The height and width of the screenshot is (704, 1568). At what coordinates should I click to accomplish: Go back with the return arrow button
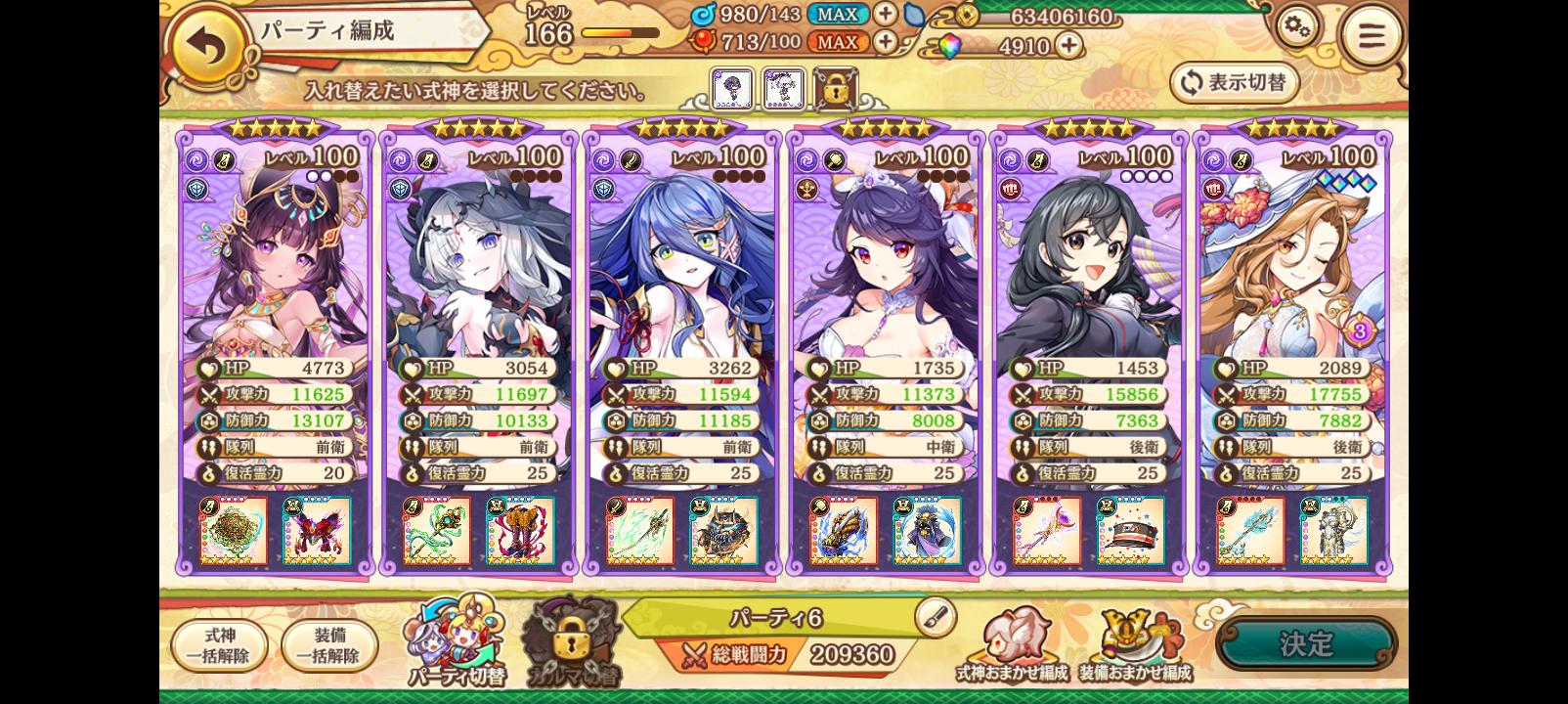point(208,46)
